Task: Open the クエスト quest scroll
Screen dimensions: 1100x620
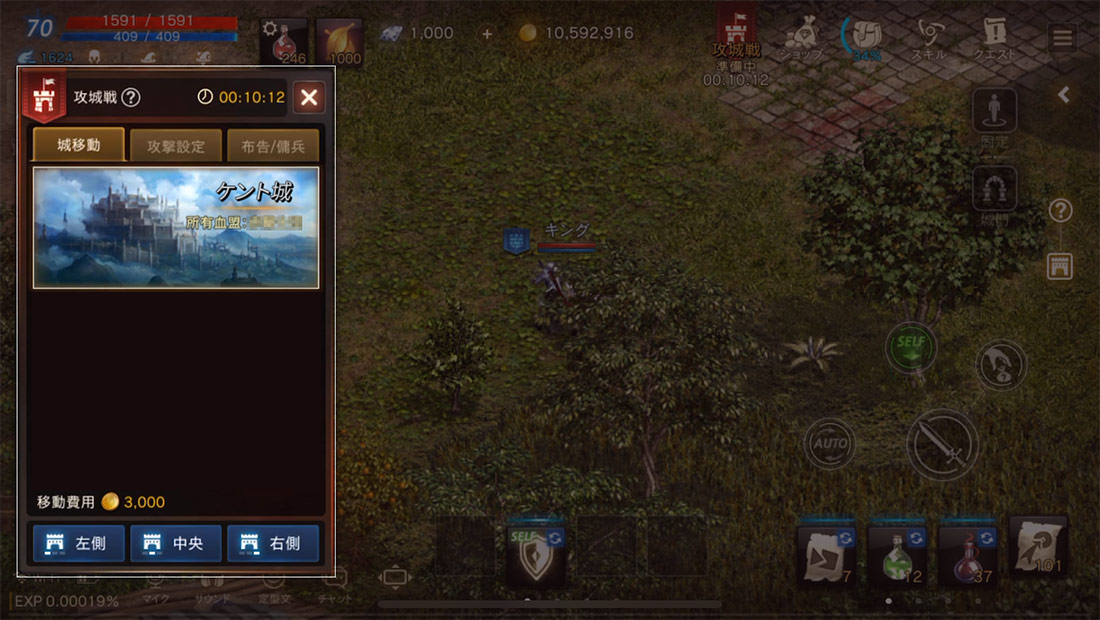Action: (994, 40)
